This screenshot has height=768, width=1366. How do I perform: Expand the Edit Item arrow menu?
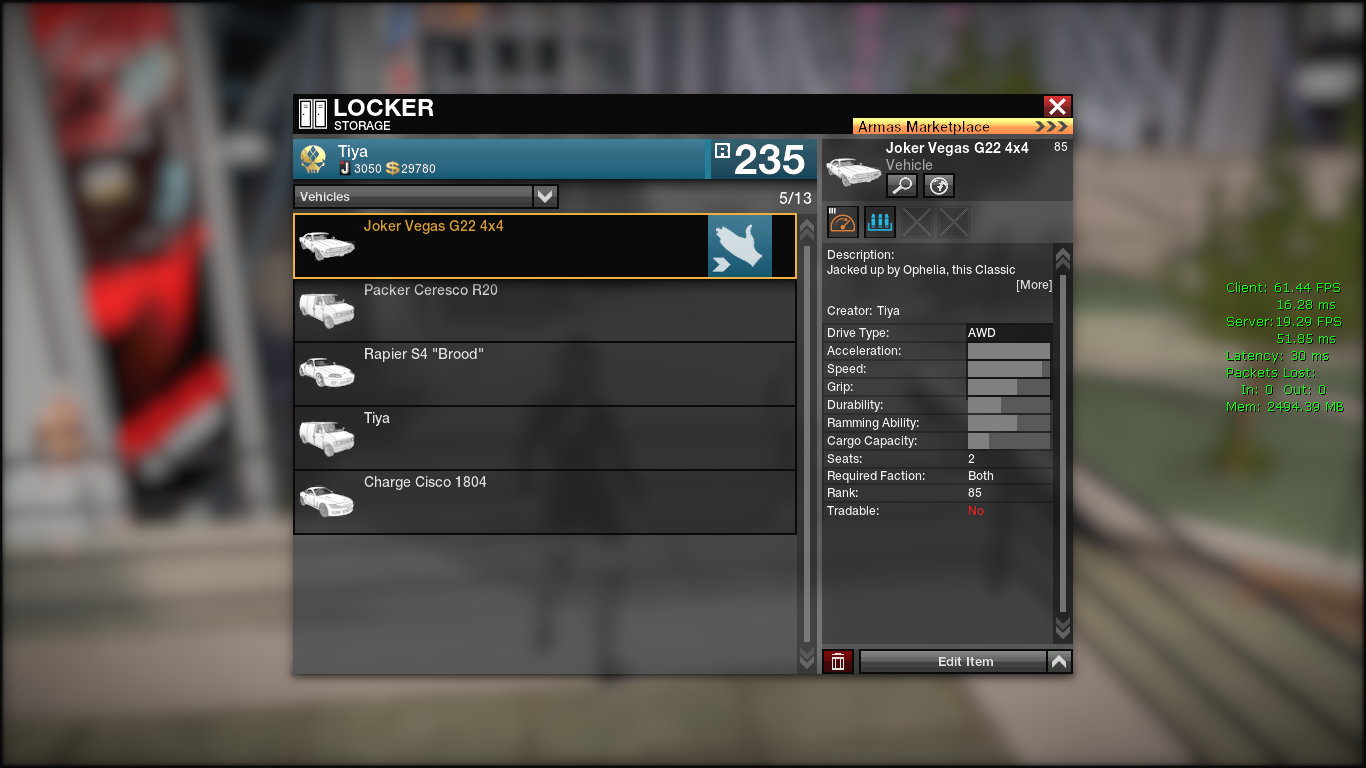[1059, 661]
